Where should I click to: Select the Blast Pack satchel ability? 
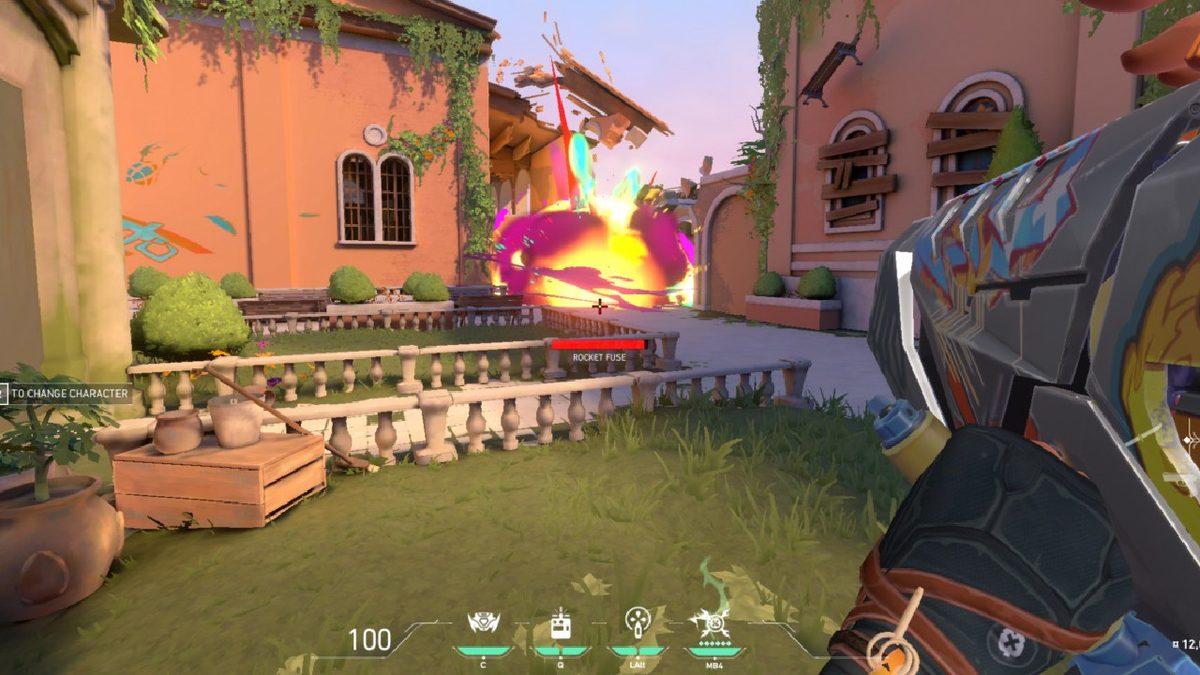560,625
